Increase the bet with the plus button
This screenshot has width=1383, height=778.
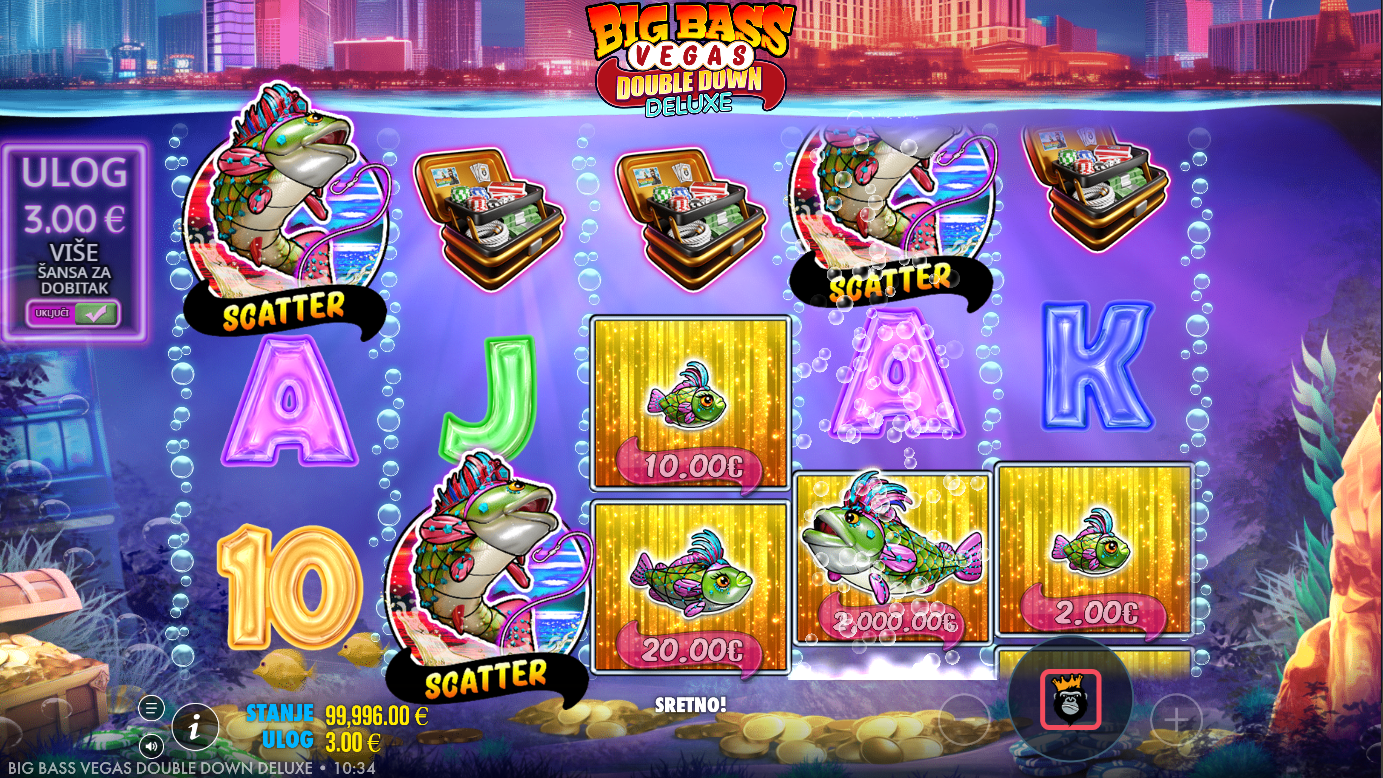[x=1176, y=718]
